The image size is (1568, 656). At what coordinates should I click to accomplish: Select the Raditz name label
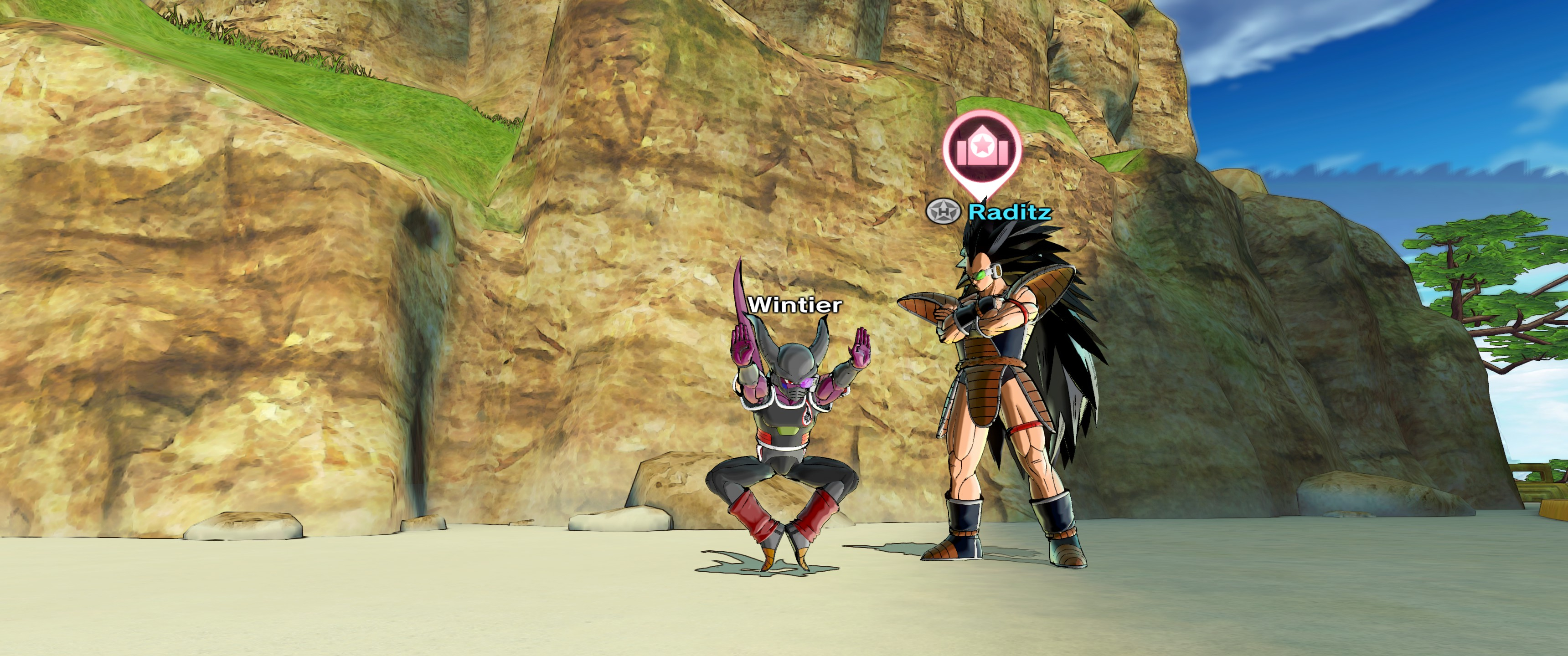(x=1009, y=212)
